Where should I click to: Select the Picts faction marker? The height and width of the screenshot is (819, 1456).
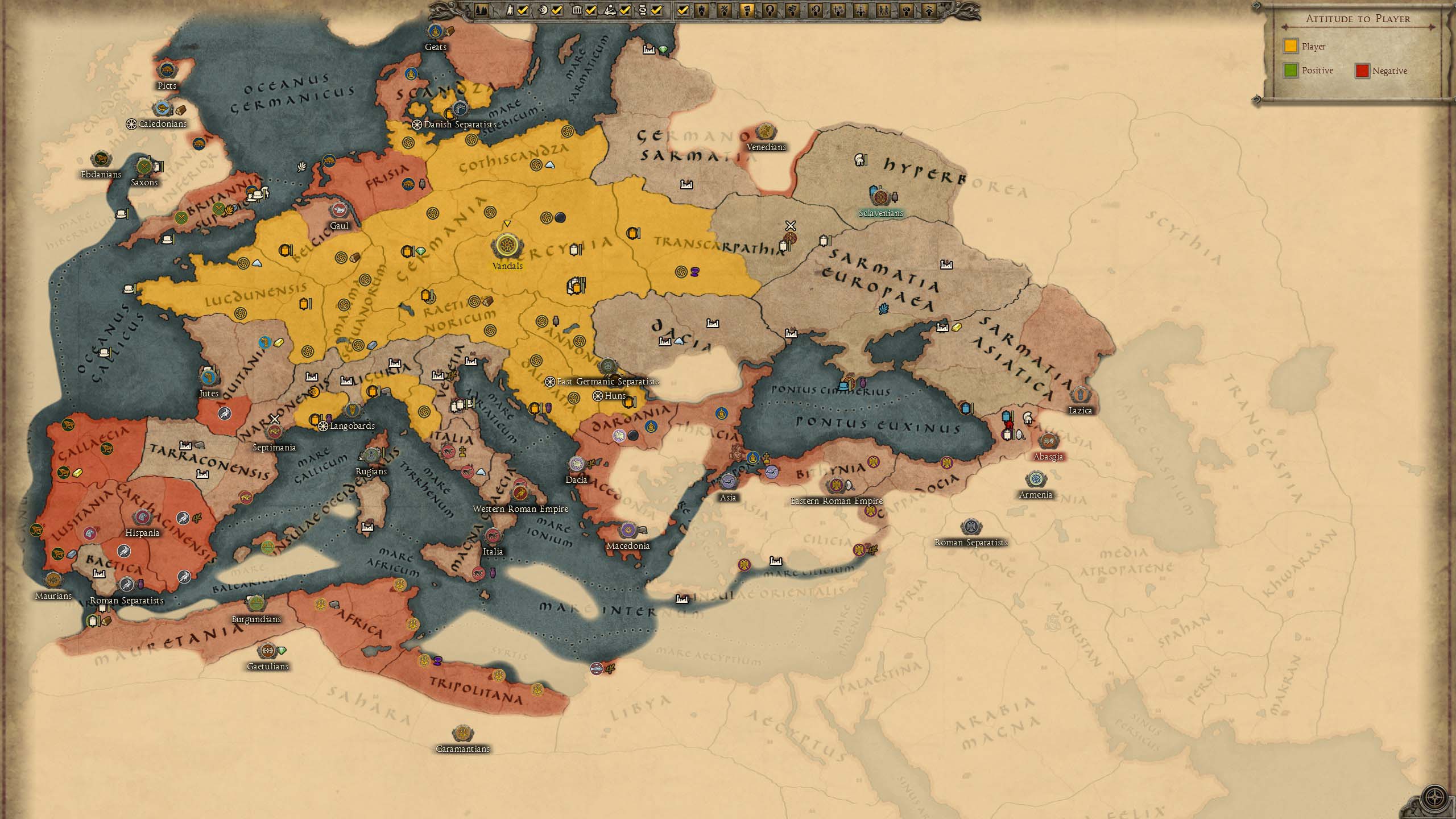click(x=167, y=71)
